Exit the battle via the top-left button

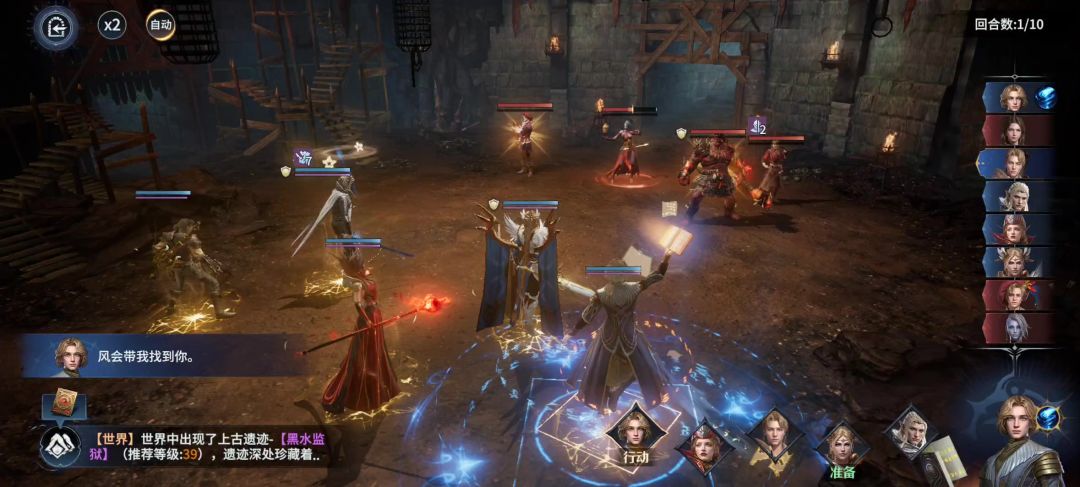56,27
